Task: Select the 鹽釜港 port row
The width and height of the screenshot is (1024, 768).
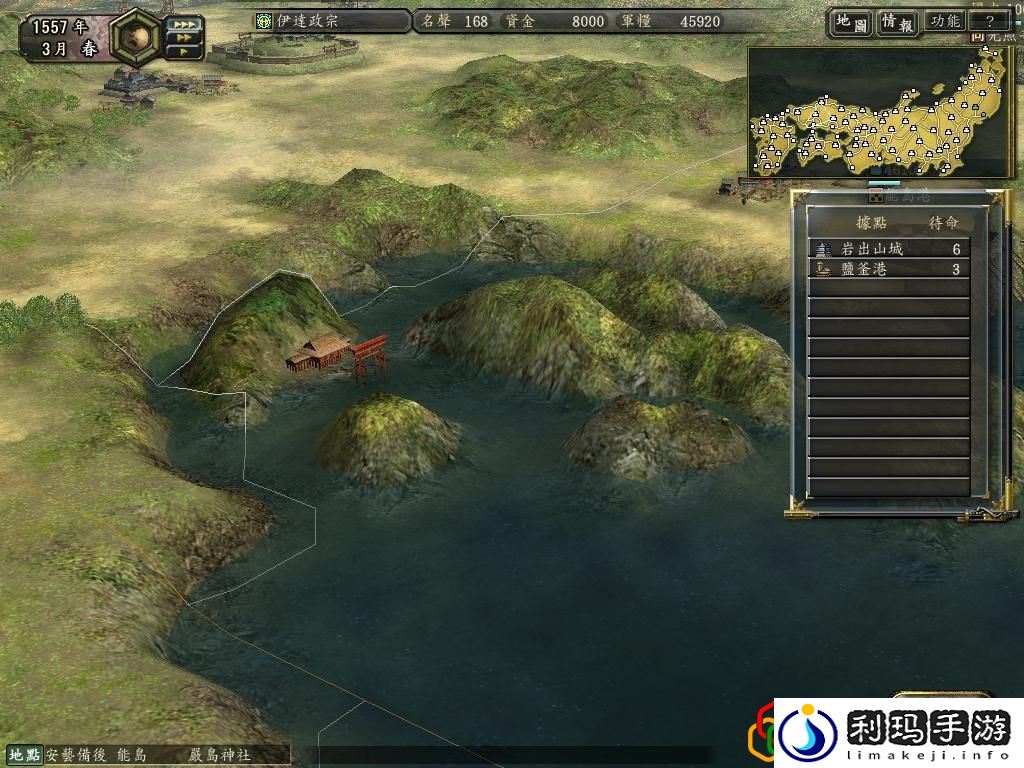Action: [888, 269]
